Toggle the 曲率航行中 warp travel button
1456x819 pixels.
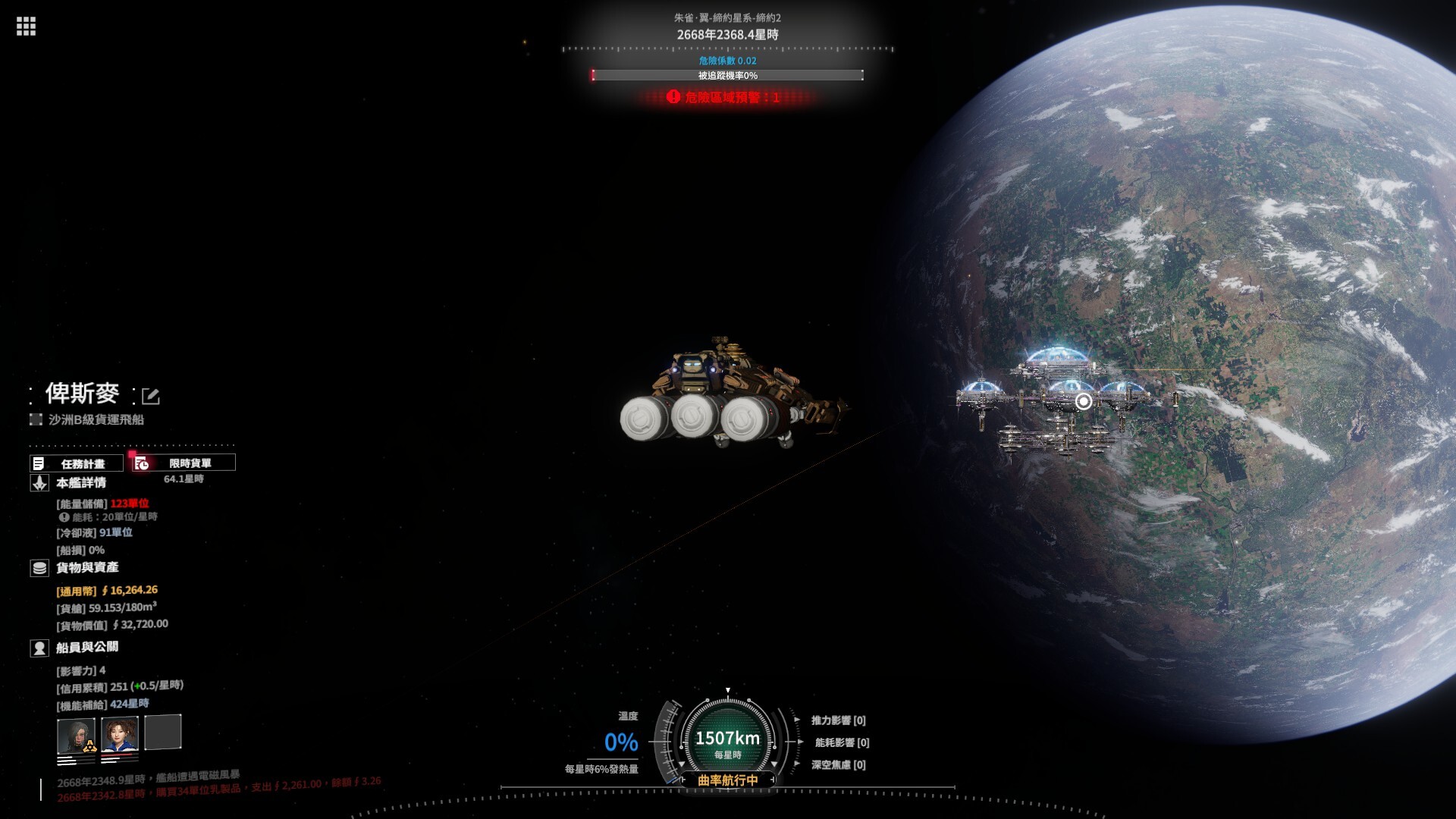[x=727, y=780]
